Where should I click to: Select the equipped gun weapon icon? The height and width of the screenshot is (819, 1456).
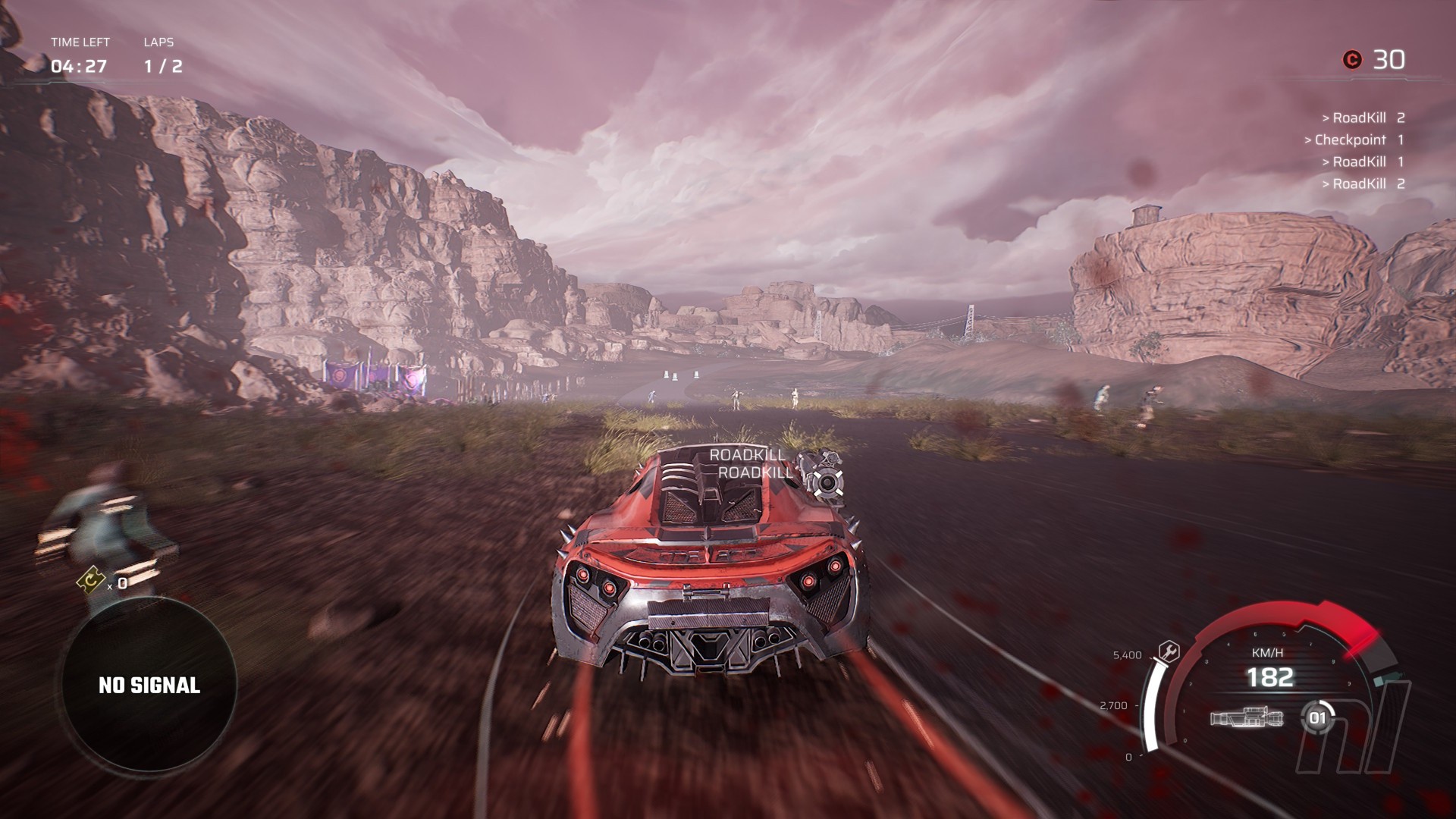coord(1247,718)
